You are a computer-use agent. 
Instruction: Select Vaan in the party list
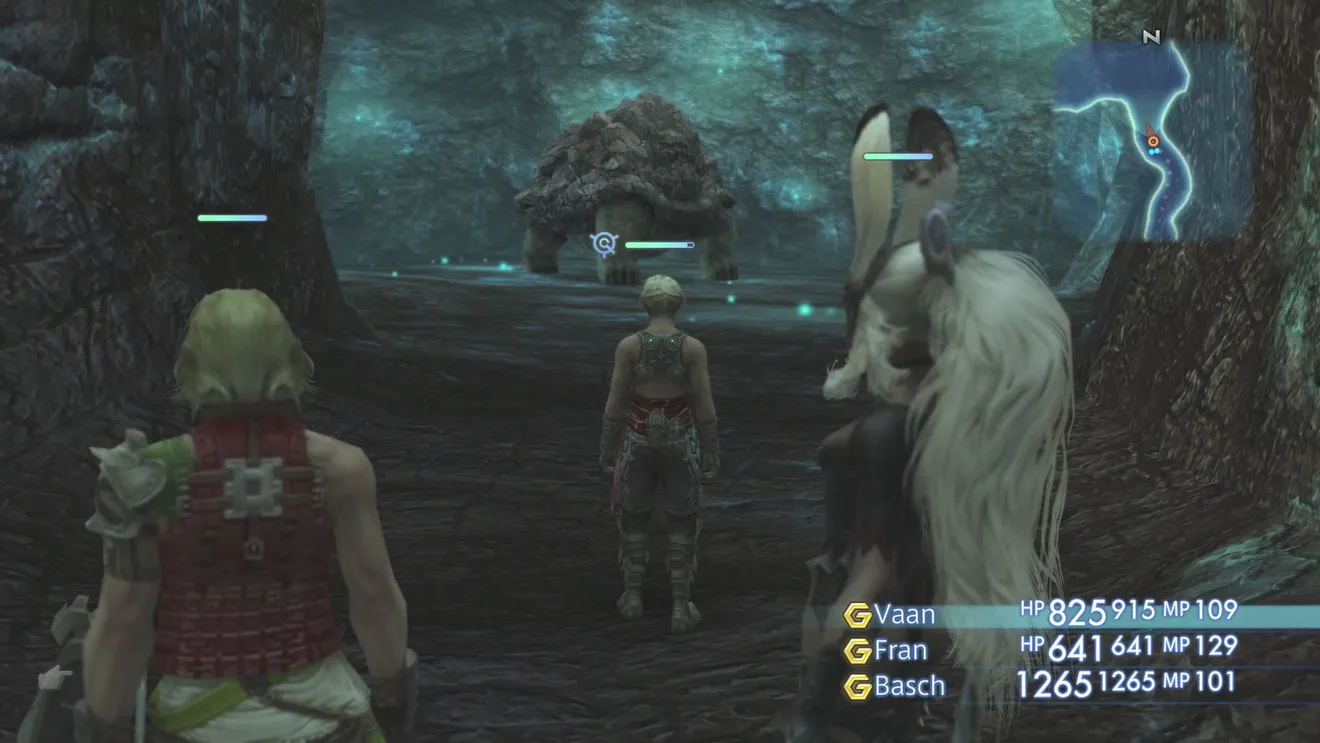coord(904,614)
